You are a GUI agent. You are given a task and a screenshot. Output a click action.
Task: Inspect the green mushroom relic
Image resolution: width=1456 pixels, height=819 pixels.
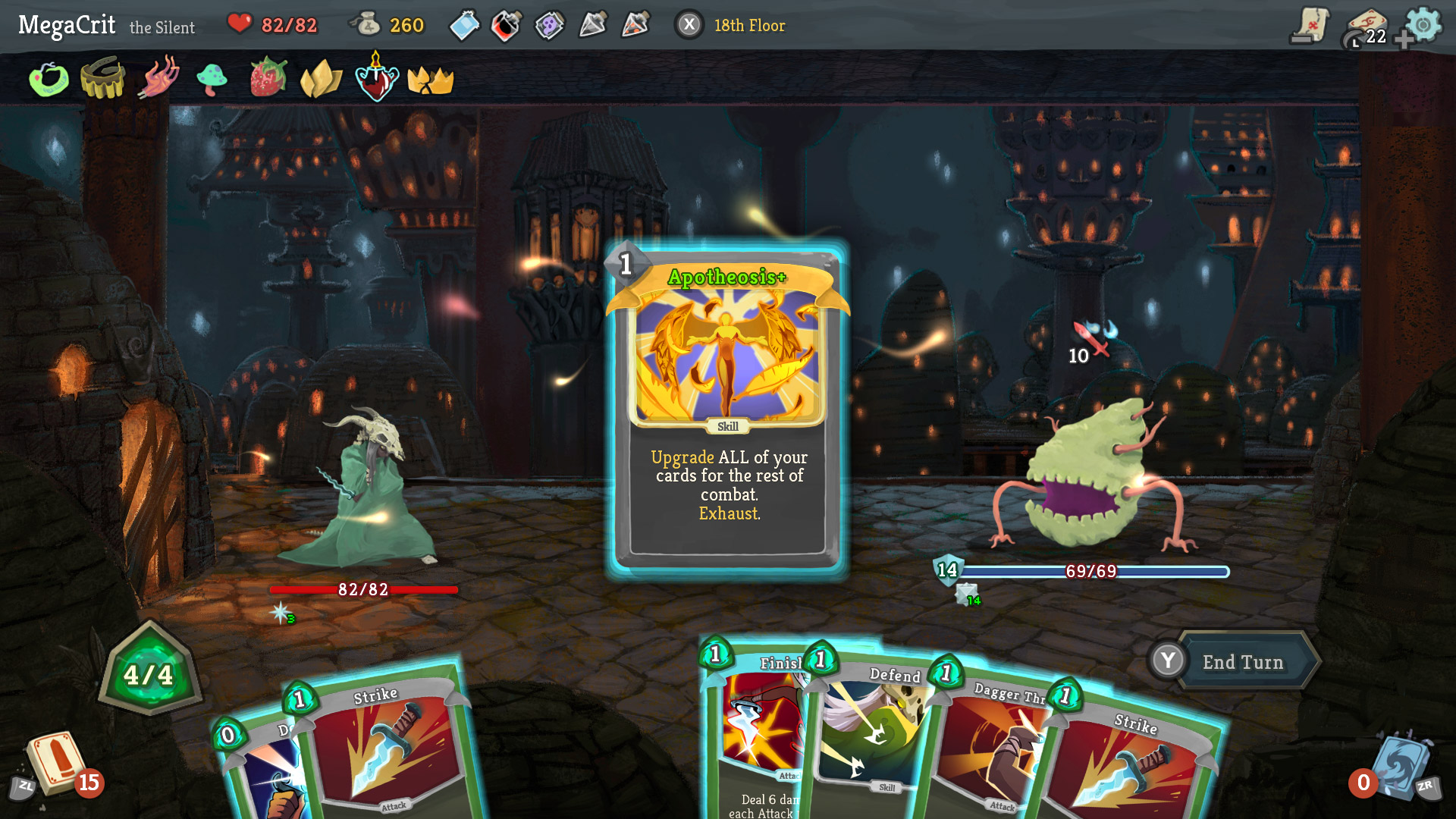coord(212,78)
